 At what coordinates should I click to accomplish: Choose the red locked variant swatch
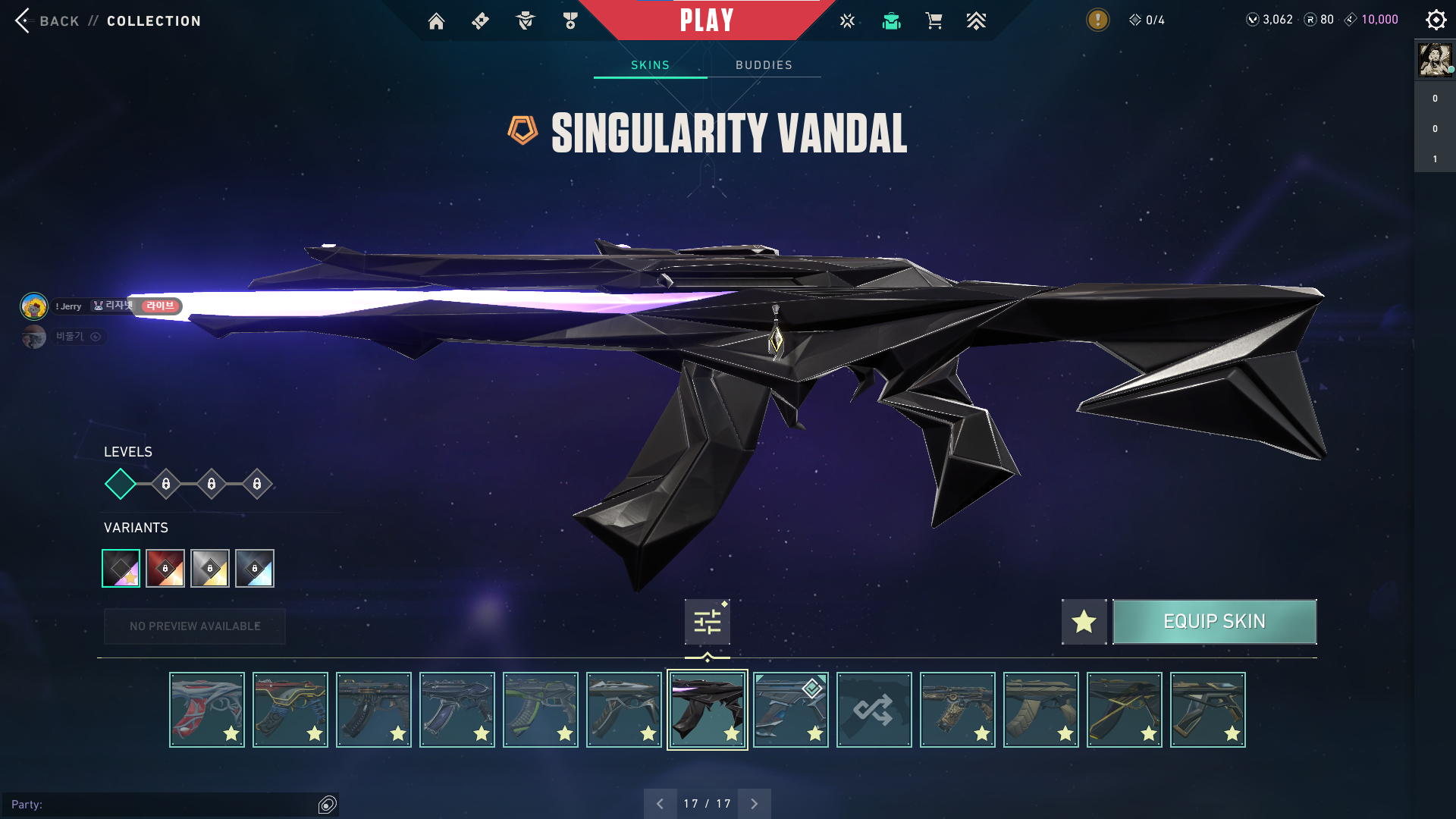[165, 568]
